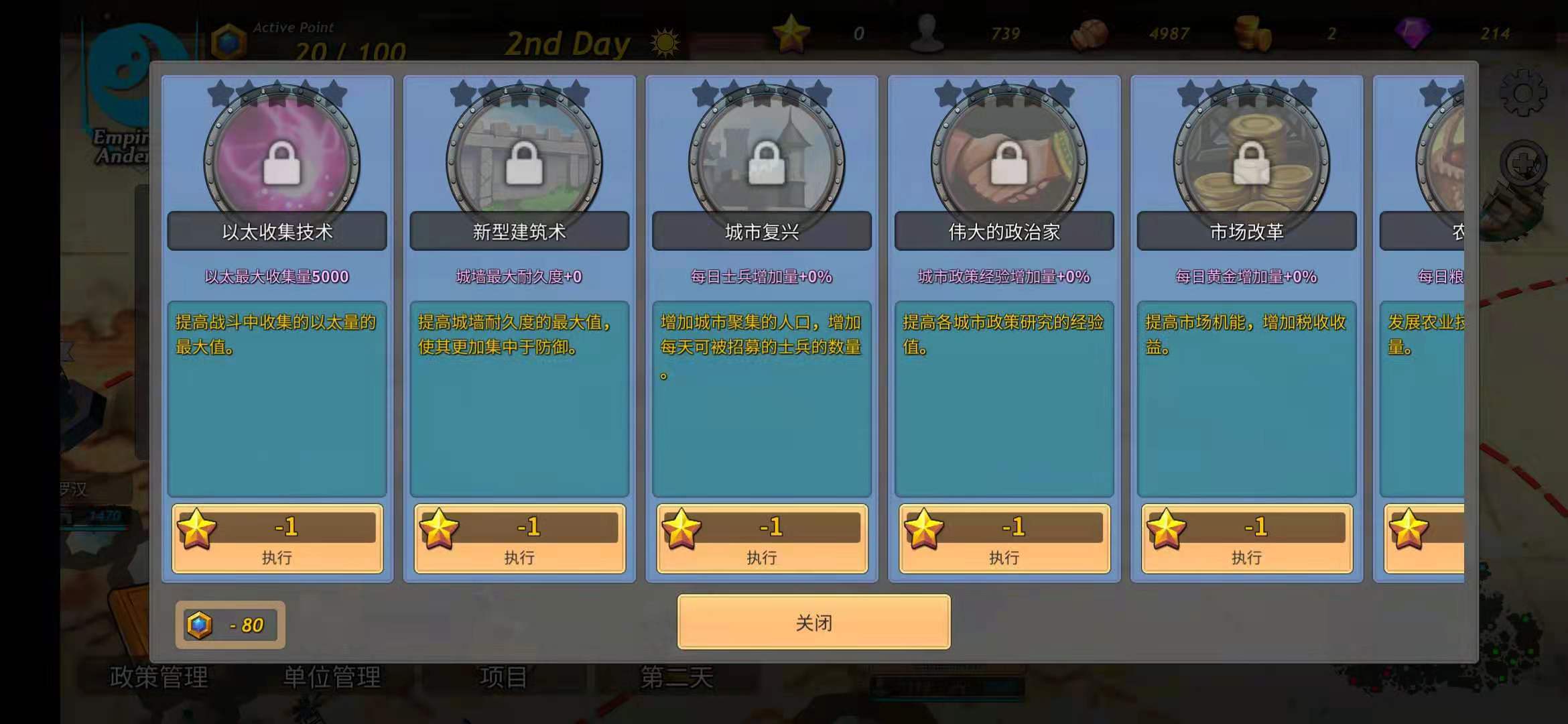This screenshot has width=1568, height=724.
Task: Open the 政策管理 menu item
Action: tap(159, 677)
